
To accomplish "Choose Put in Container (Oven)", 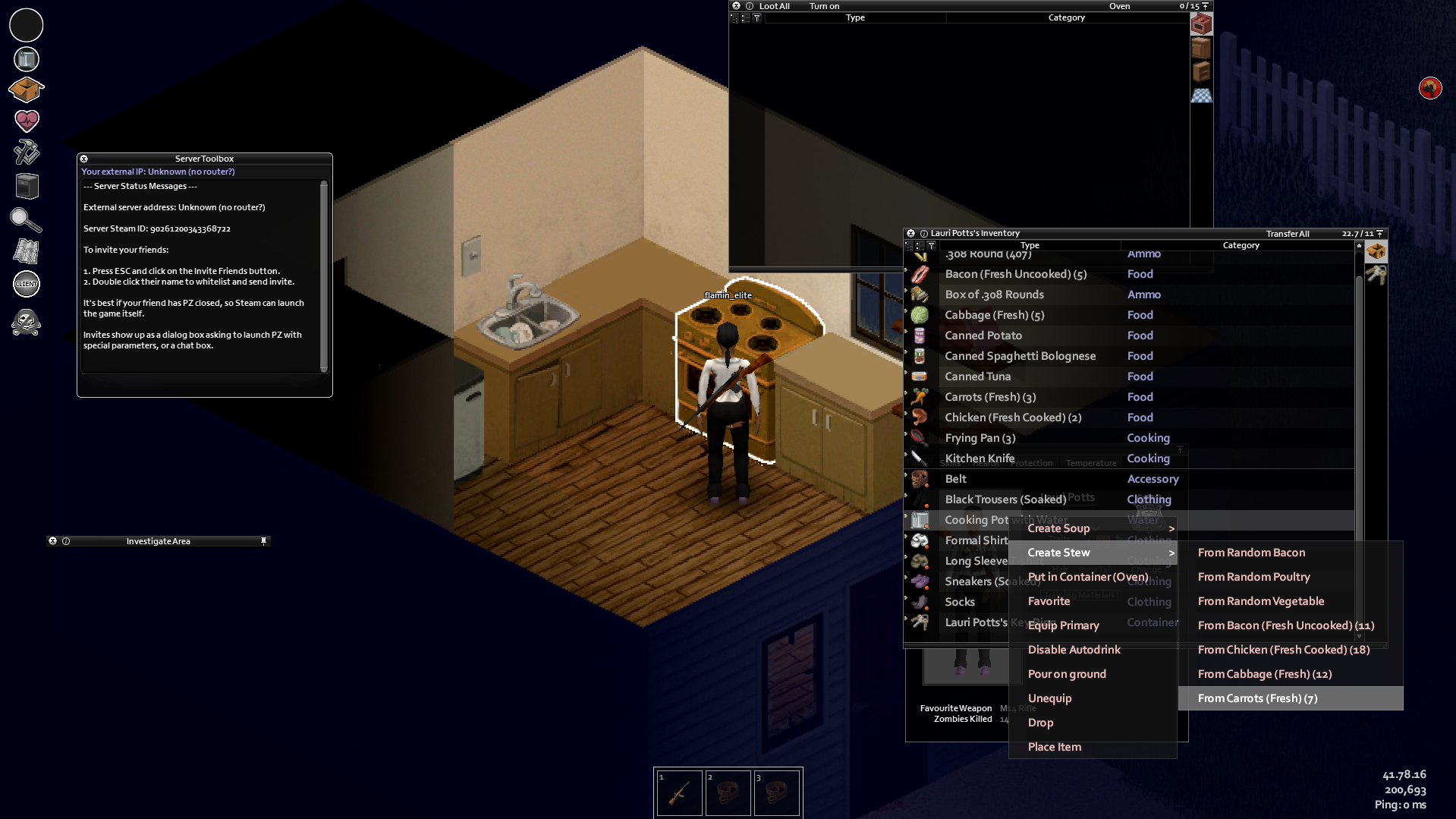I will click(1087, 576).
